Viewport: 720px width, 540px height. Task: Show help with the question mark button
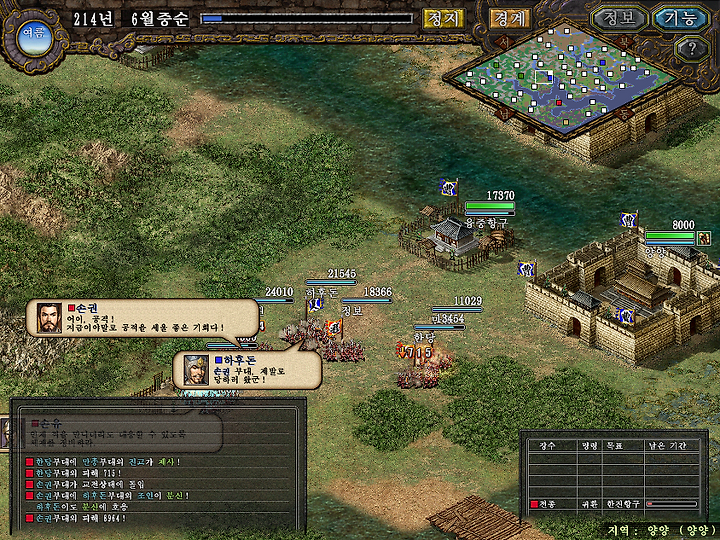click(691, 48)
